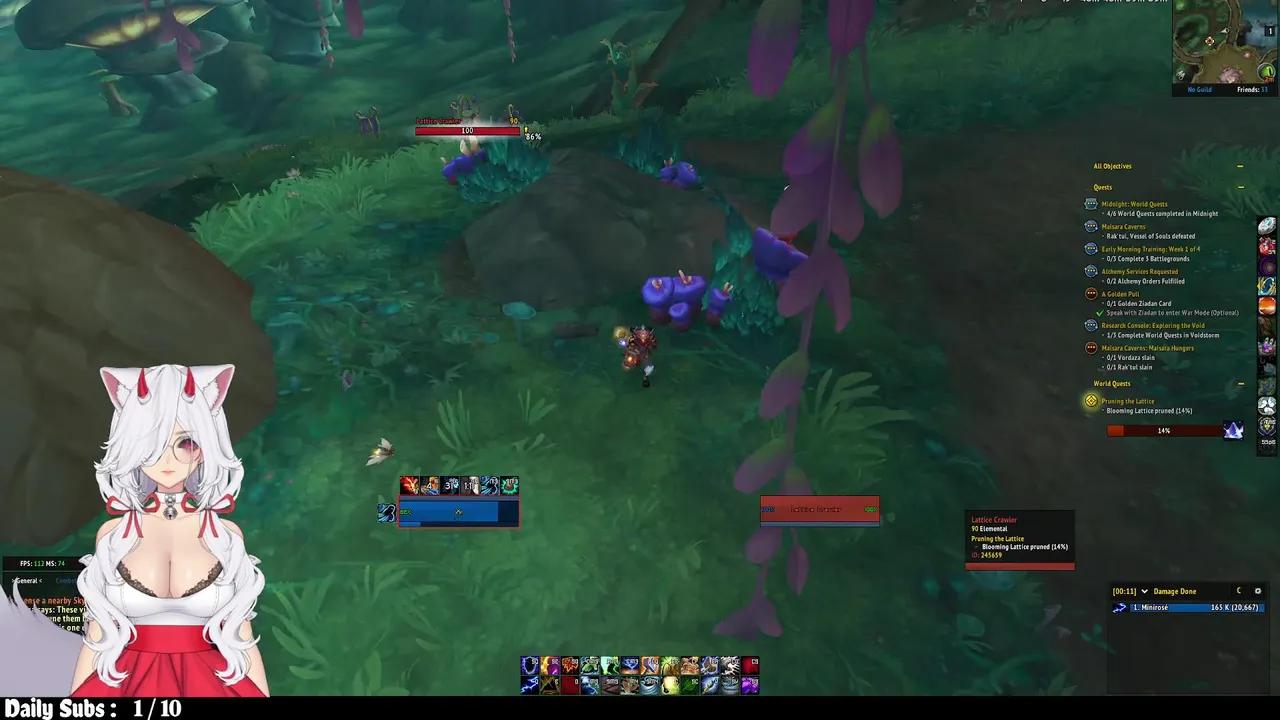Switch to the General chat tab
Screen dimensions: 1280x720
click(27, 581)
